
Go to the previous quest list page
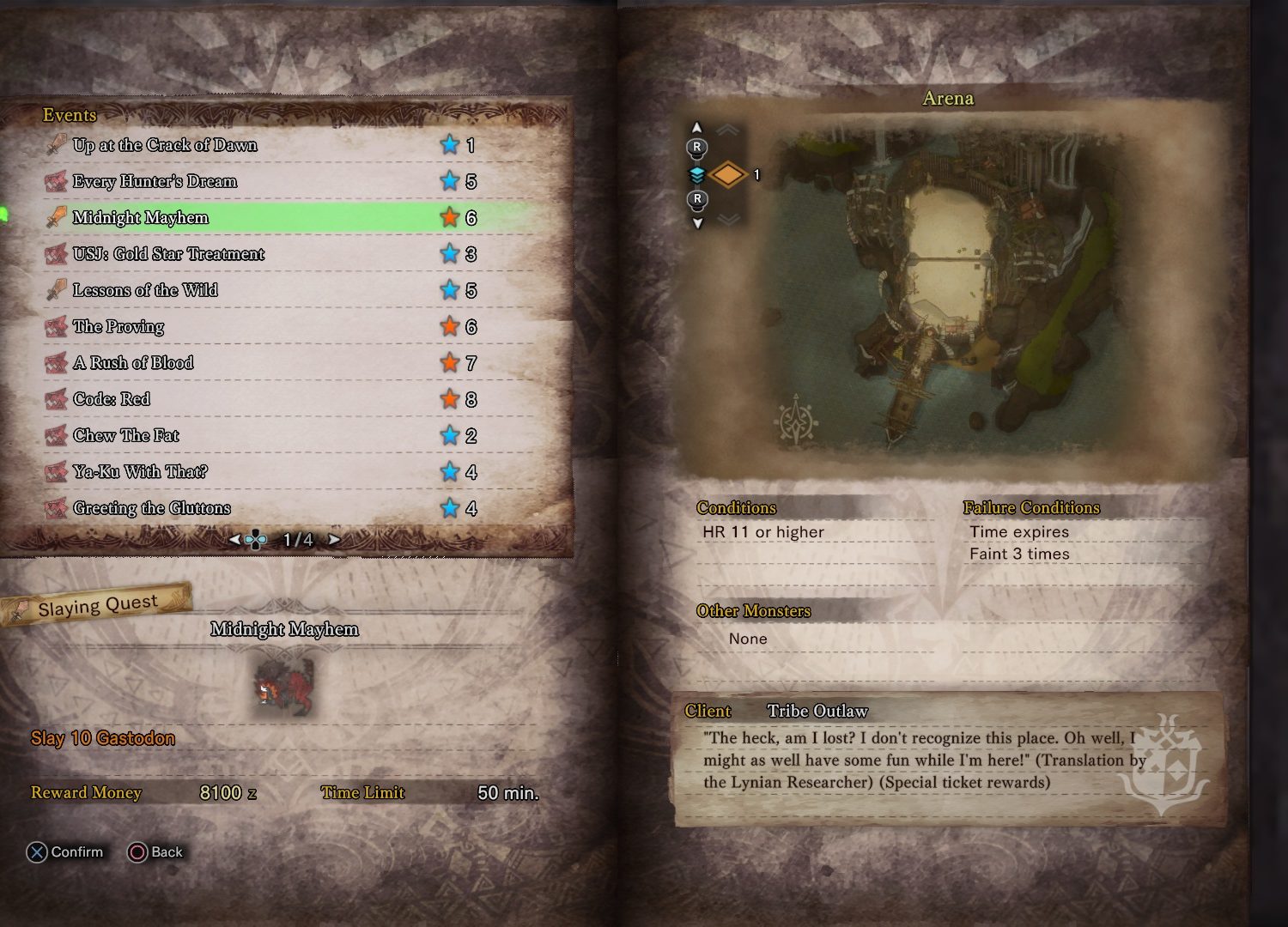(x=234, y=540)
